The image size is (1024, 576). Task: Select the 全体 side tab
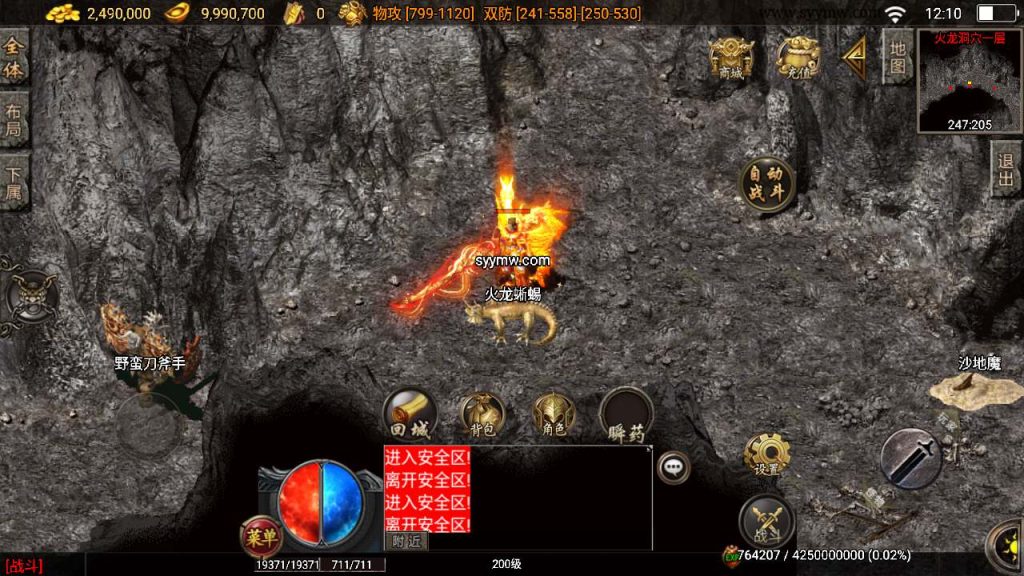point(14,60)
